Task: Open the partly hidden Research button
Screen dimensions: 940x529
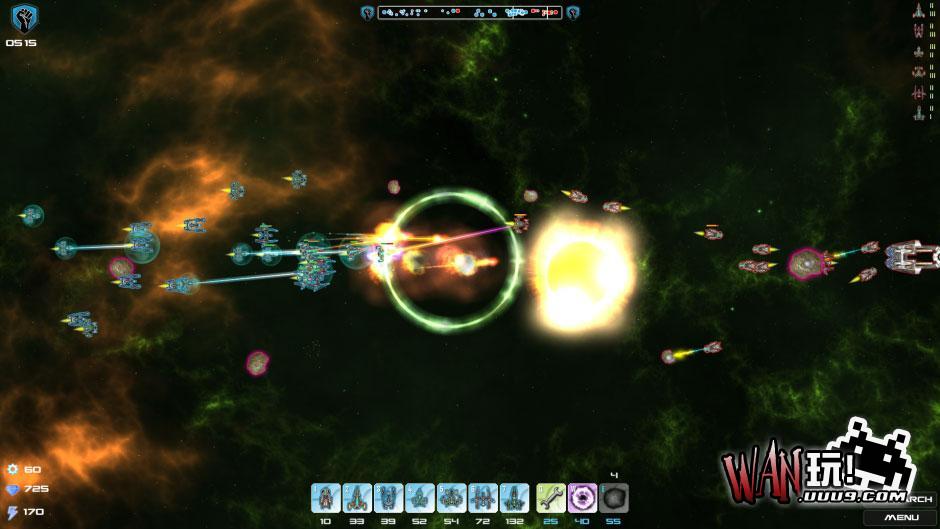Action: [x=922, y=499]
